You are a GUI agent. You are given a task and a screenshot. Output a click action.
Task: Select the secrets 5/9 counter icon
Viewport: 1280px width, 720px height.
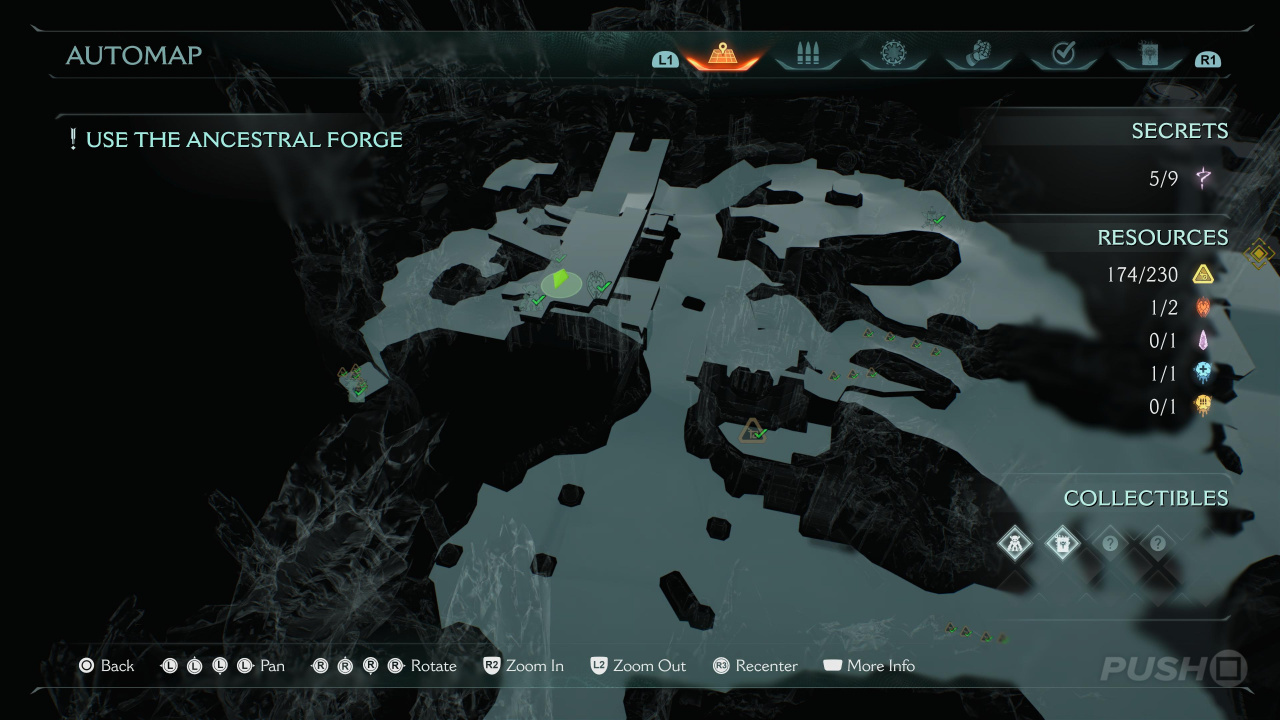tap(1203, 179)
